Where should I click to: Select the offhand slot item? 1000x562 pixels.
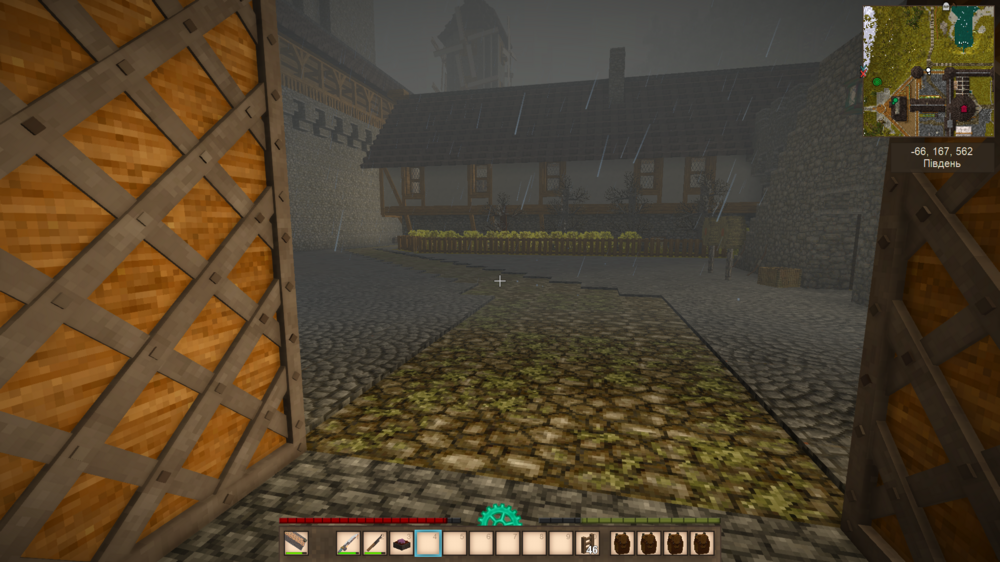(296, 544)
